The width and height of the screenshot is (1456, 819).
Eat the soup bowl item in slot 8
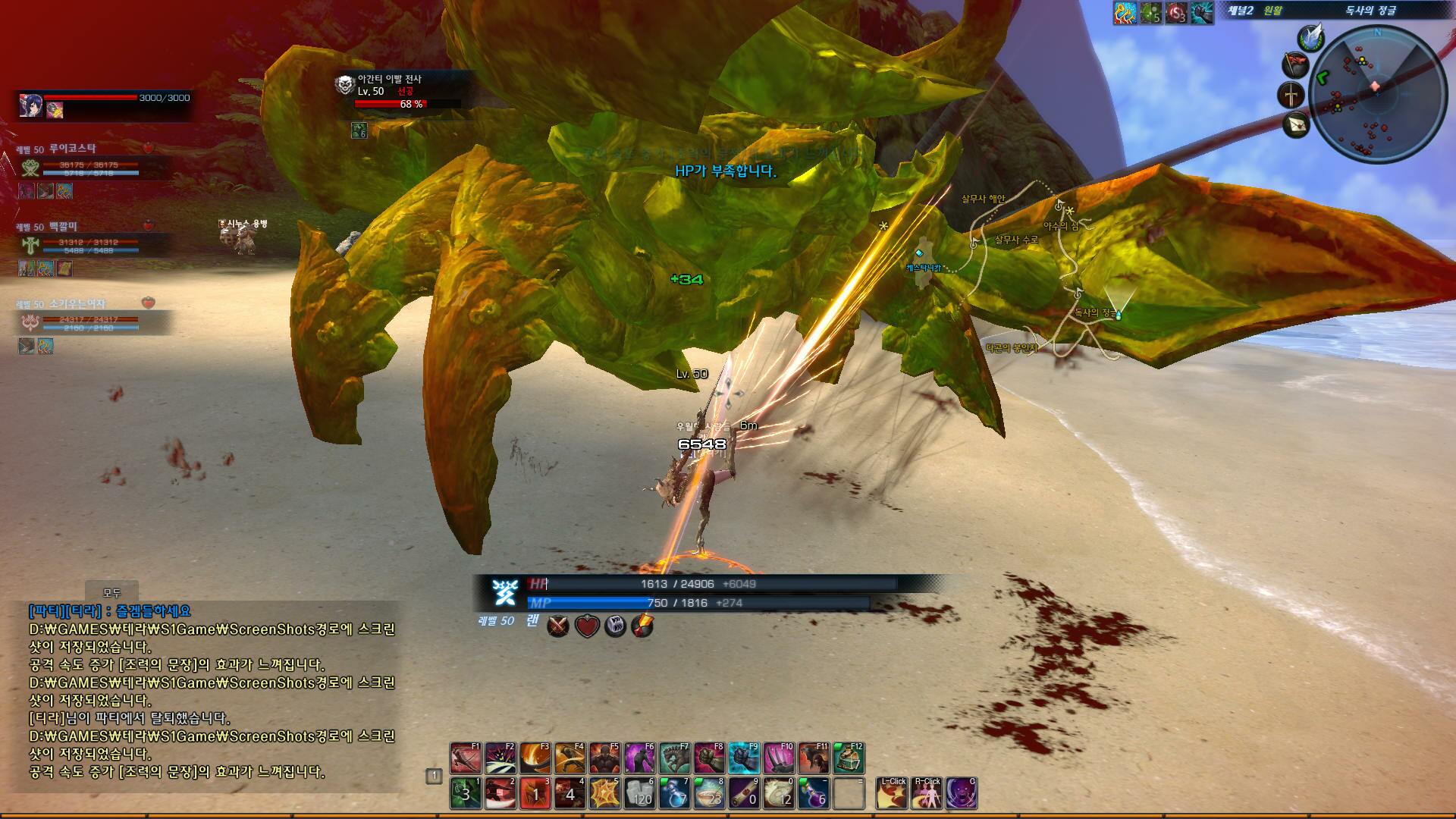[x=710, y=793]
